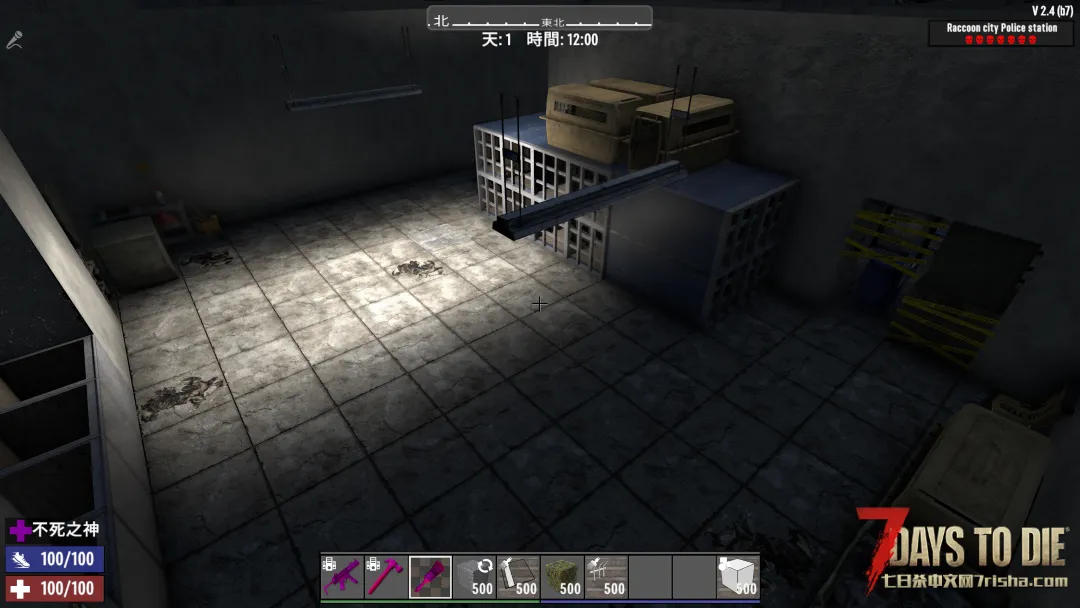The height and width of the screenshot is (608, 1080).
Task: Select the mossy green block slot
Action: point(562,577)
